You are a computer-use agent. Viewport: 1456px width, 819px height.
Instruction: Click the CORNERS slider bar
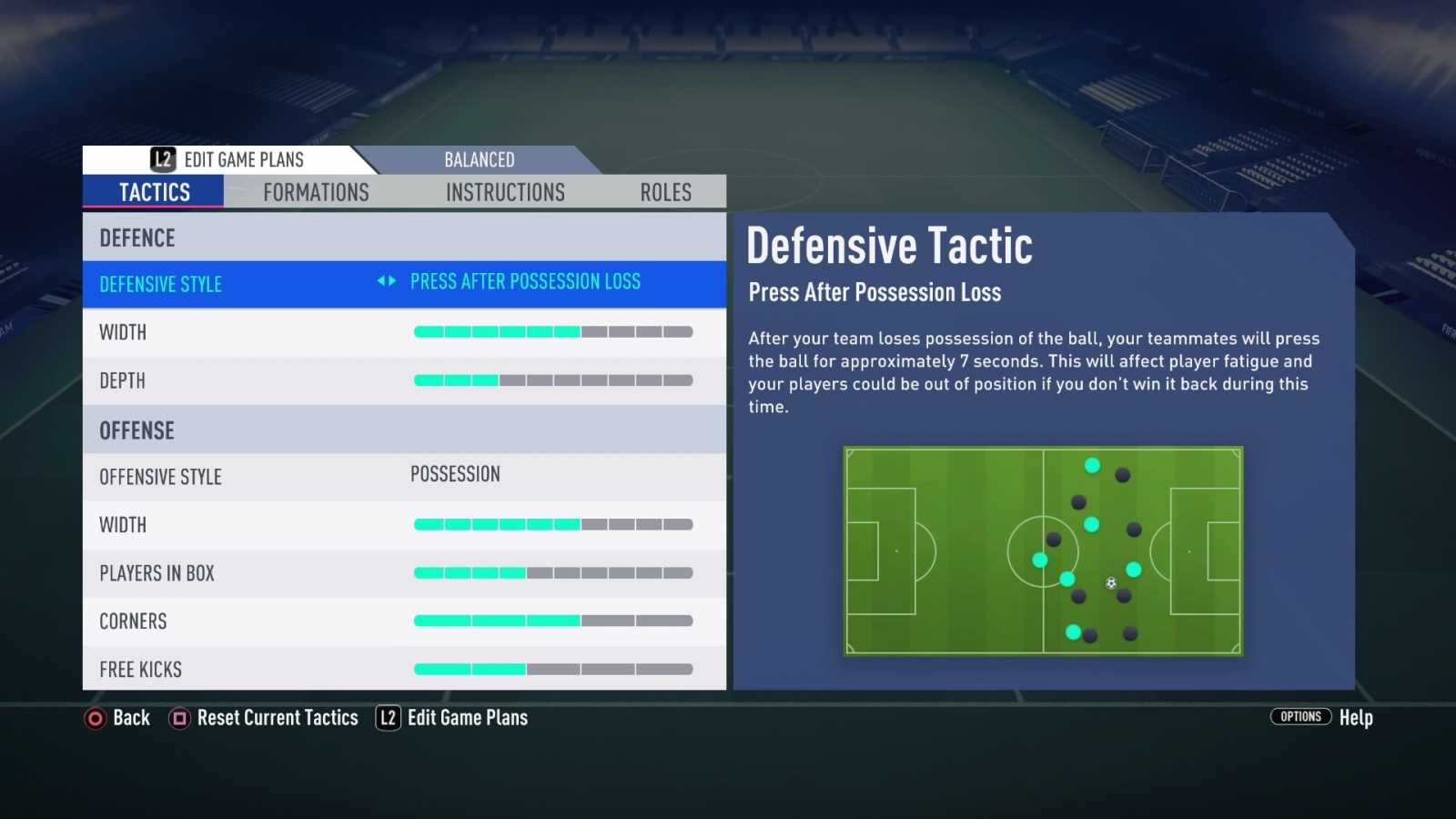point(551,621)
